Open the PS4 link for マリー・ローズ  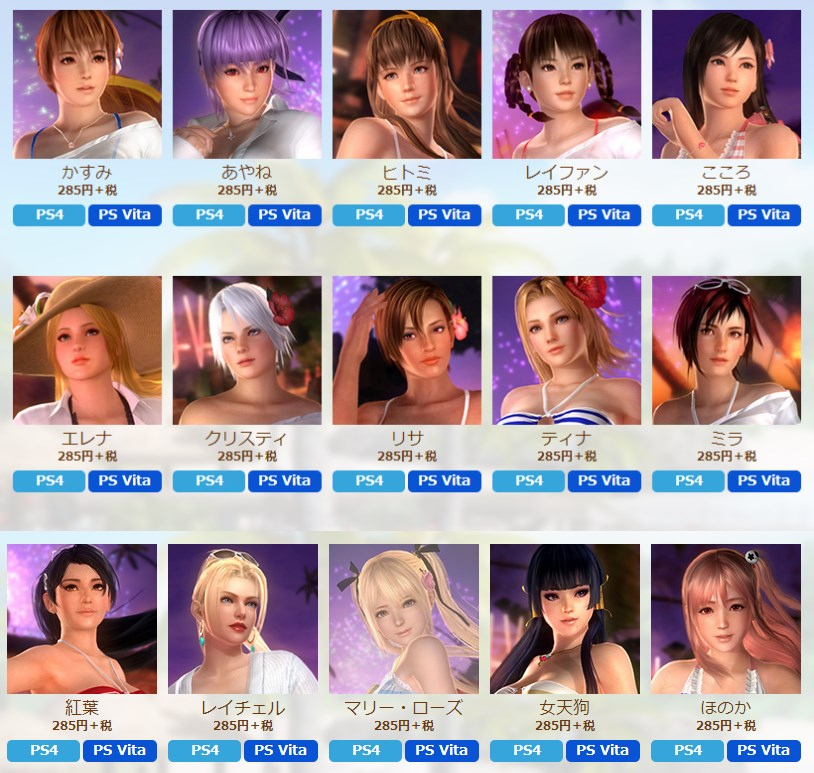[x=365, y=750]
